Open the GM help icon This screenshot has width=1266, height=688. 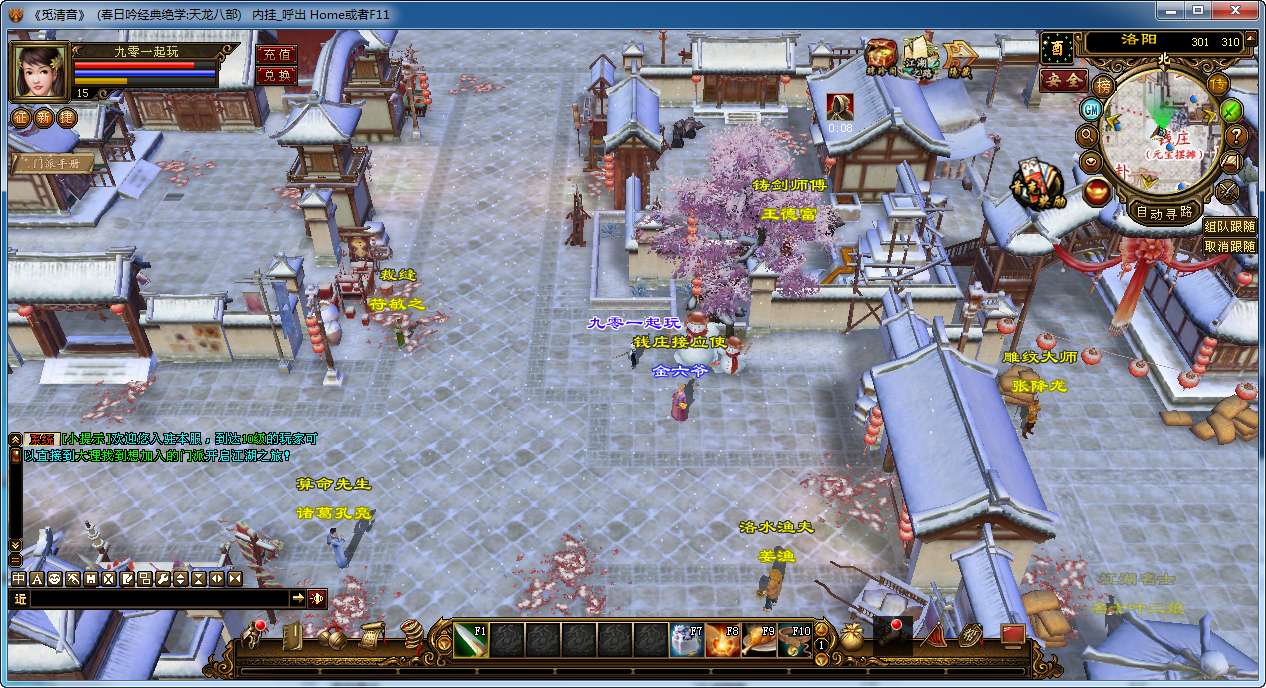pos(1091,110)
